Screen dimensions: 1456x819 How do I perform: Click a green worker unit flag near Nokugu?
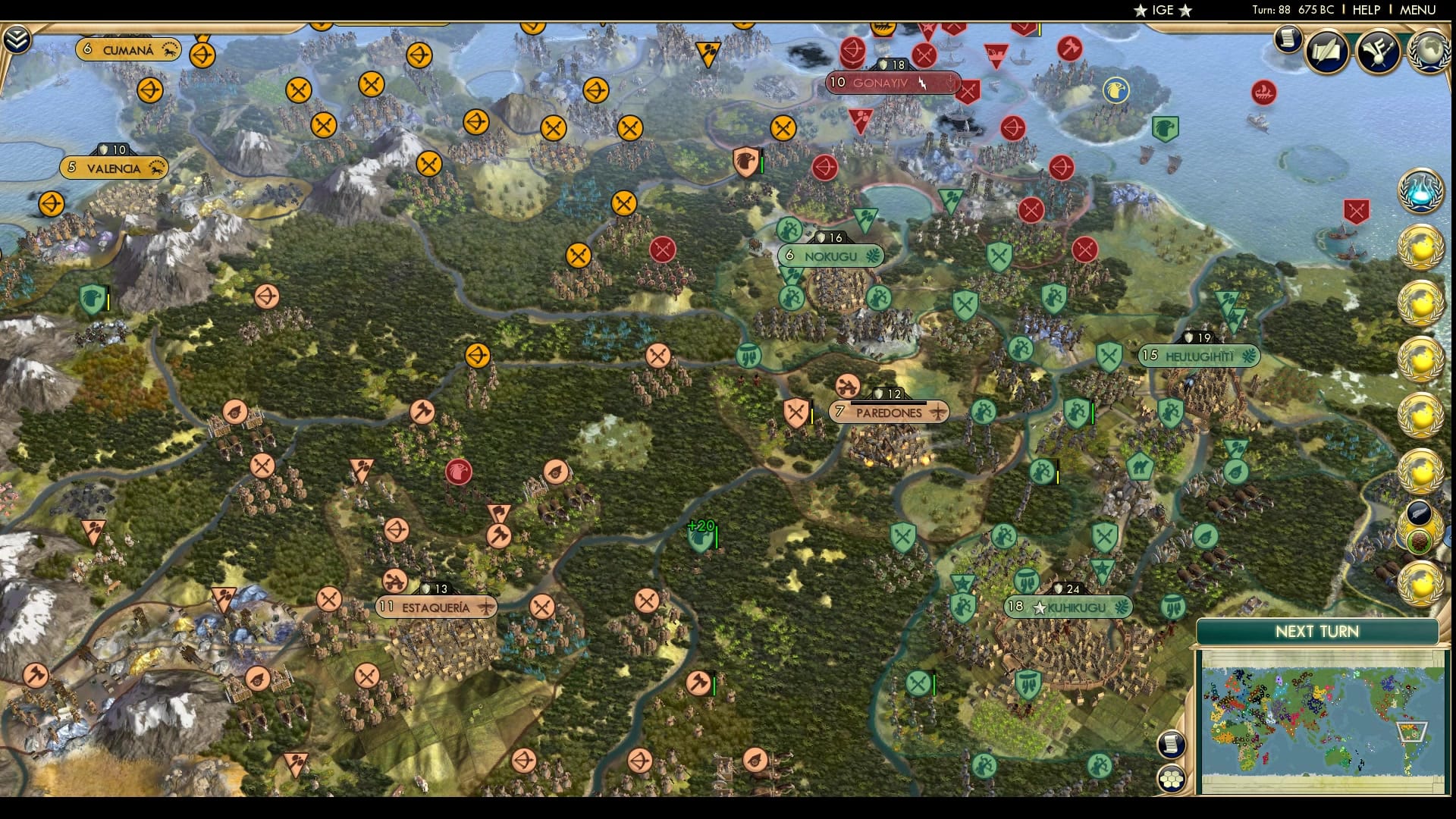(x=791, y=227)
